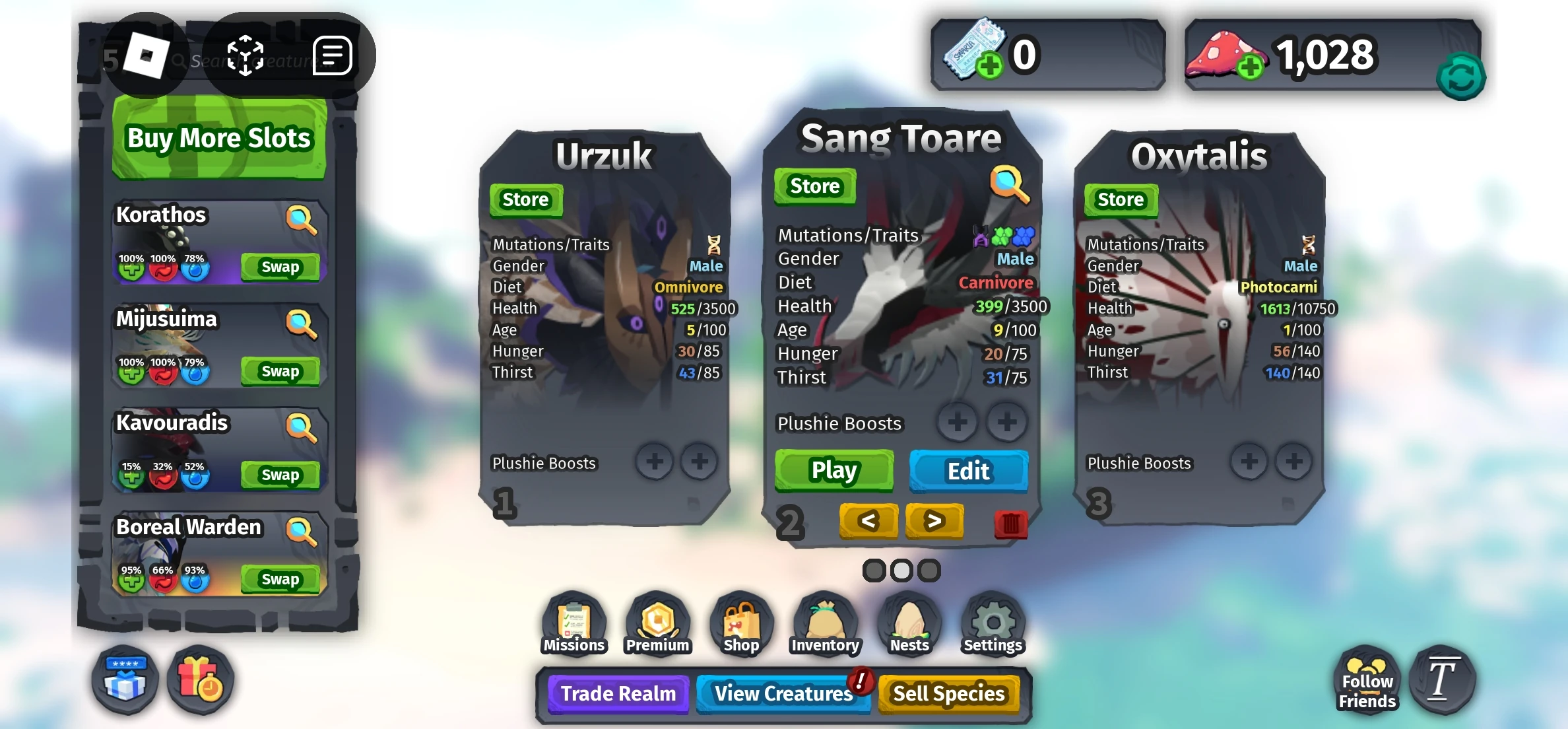Inspect Korathos with the magnifying glass
Viewport: 1568px width, 729px height.
coord(302,219)
